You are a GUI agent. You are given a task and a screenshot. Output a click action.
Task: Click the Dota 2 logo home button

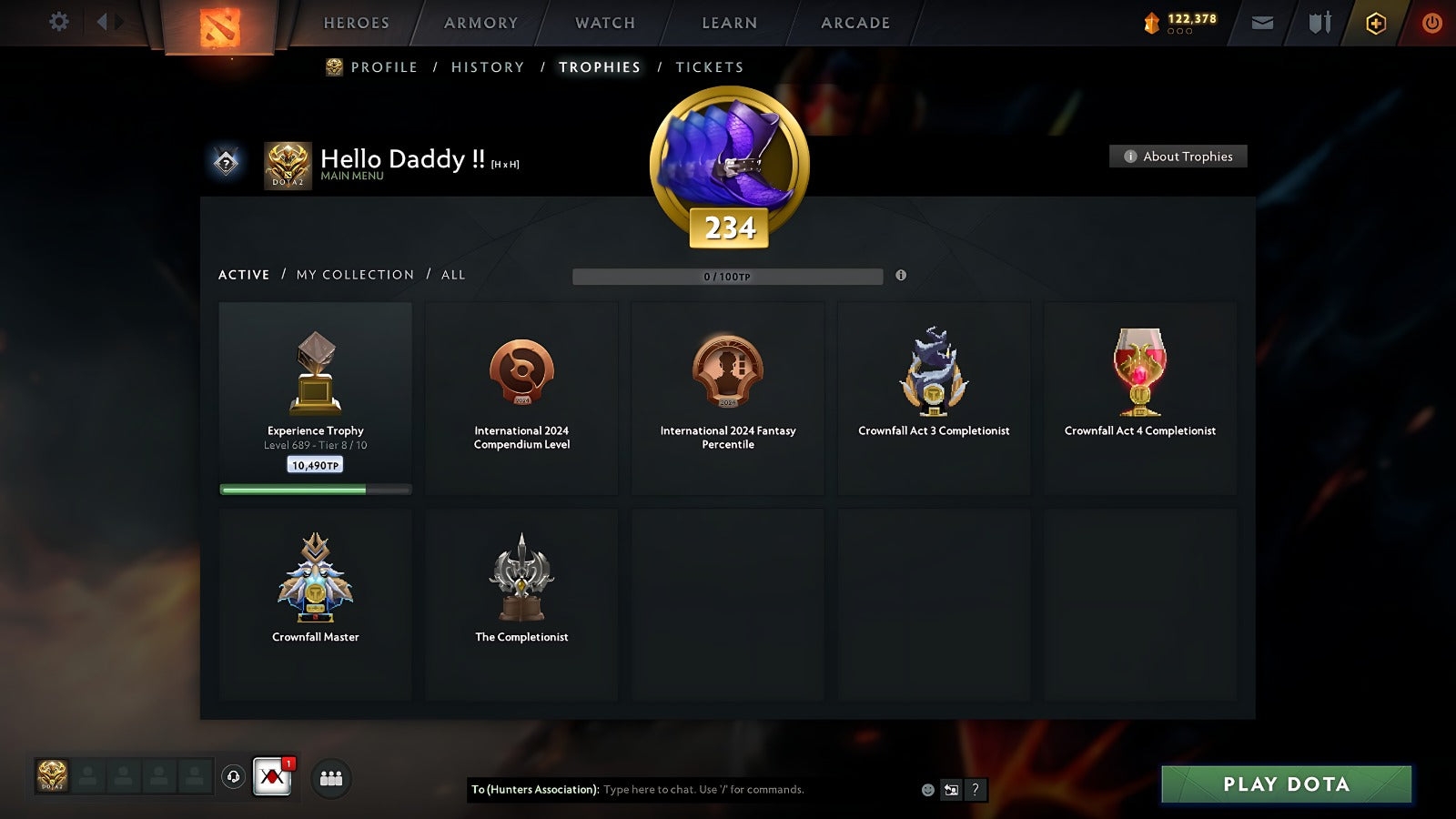(x=219, y=26)
